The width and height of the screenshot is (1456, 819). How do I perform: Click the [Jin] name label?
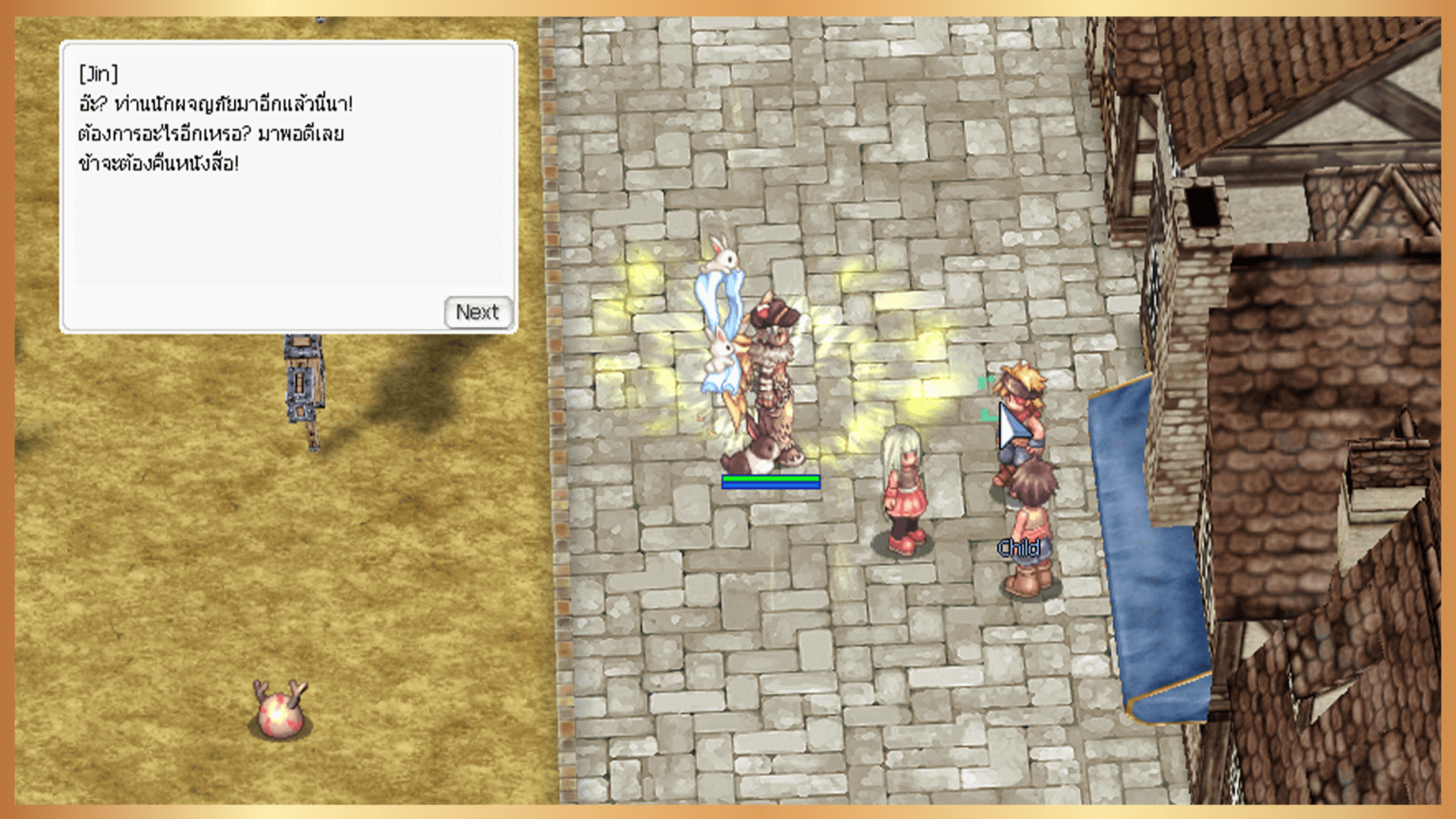[97, 74]
